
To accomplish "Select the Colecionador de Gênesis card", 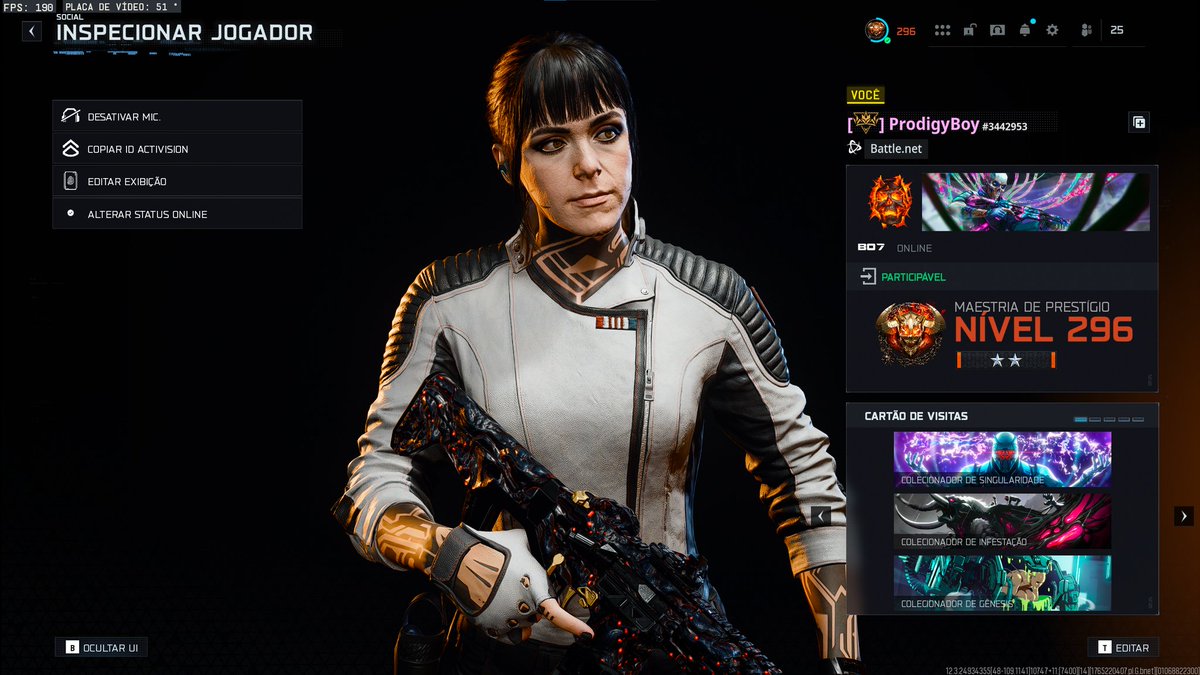I will (1002, 583).
